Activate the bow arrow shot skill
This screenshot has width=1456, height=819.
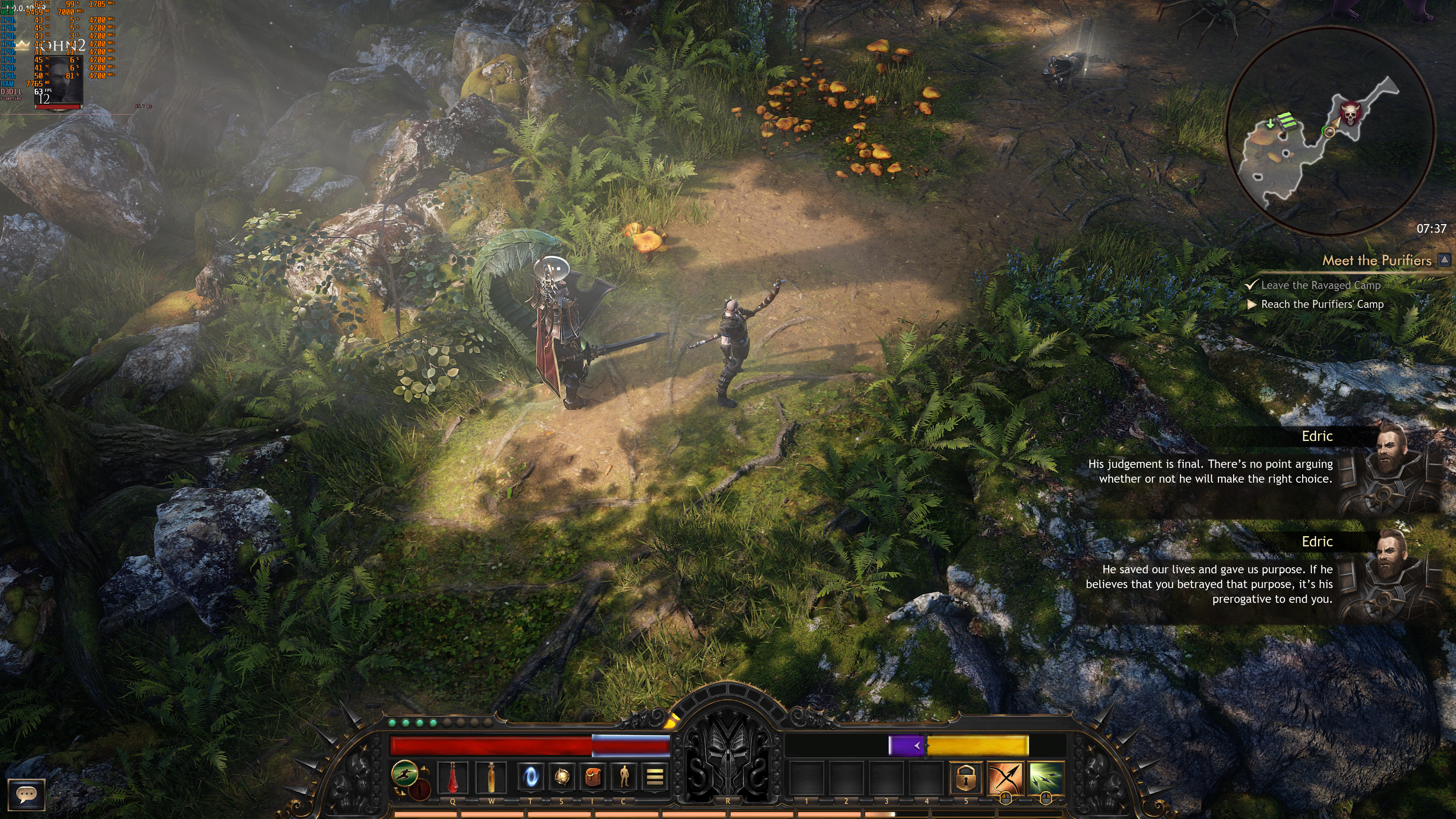tap(1006, 778)
